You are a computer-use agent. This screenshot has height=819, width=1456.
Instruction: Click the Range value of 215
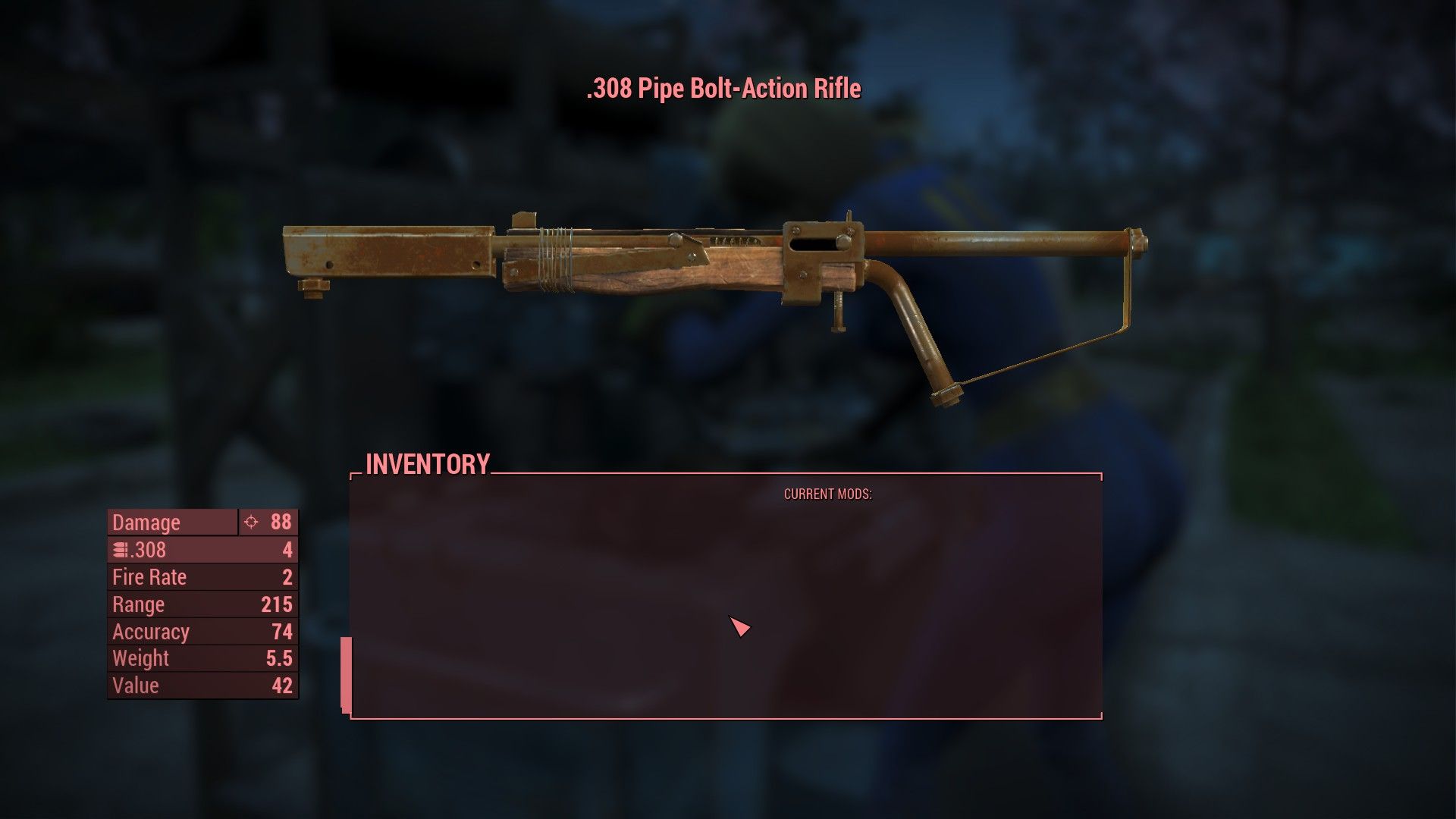202,604
